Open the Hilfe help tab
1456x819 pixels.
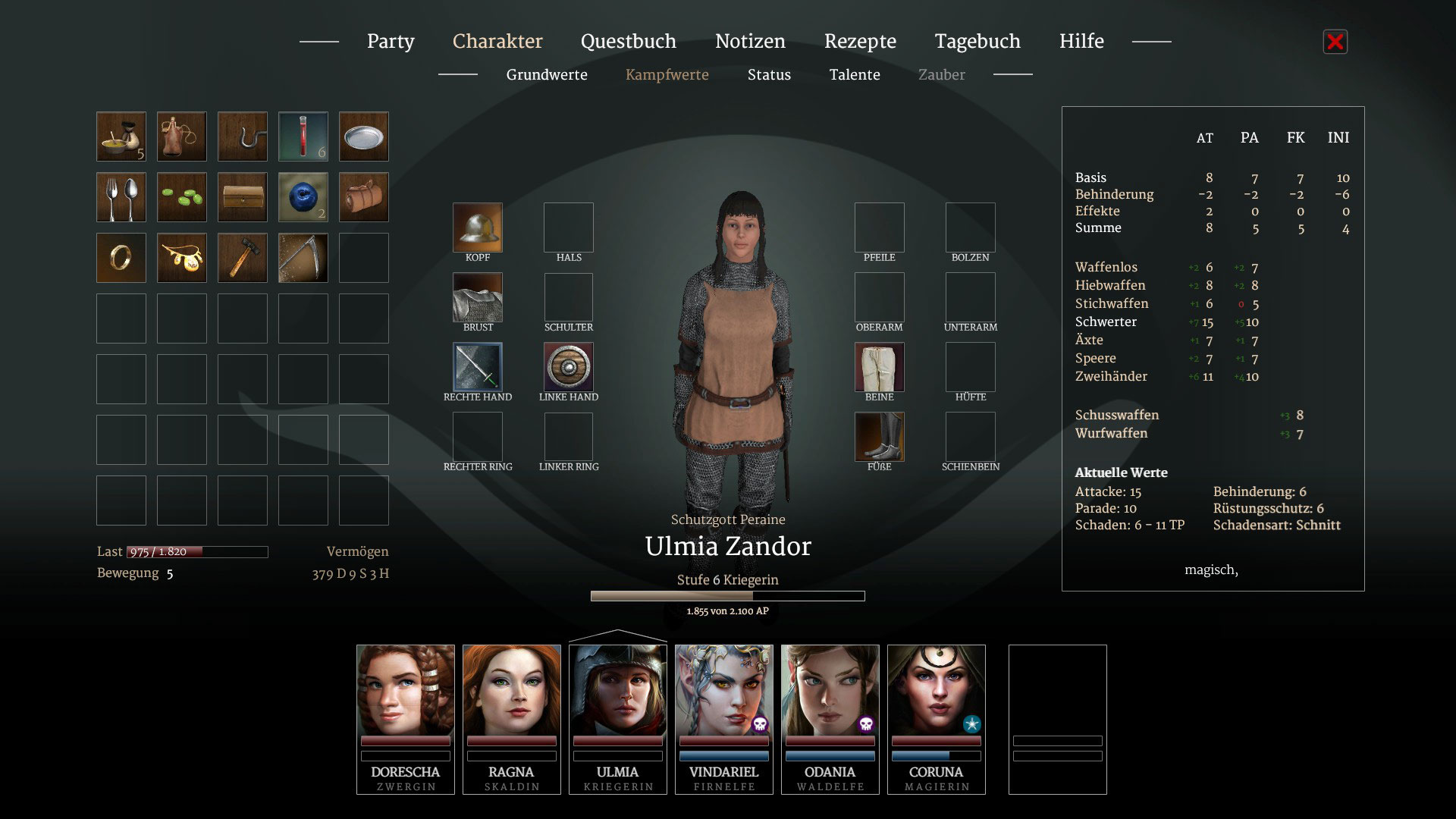[x=1081, y=42]
